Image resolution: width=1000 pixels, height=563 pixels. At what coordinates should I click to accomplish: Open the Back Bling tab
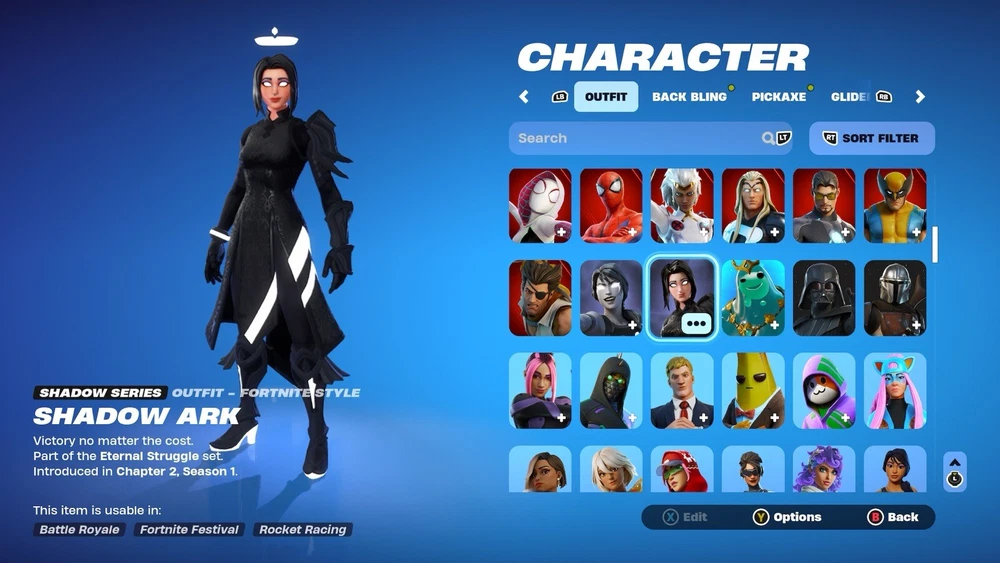(689, 97)
